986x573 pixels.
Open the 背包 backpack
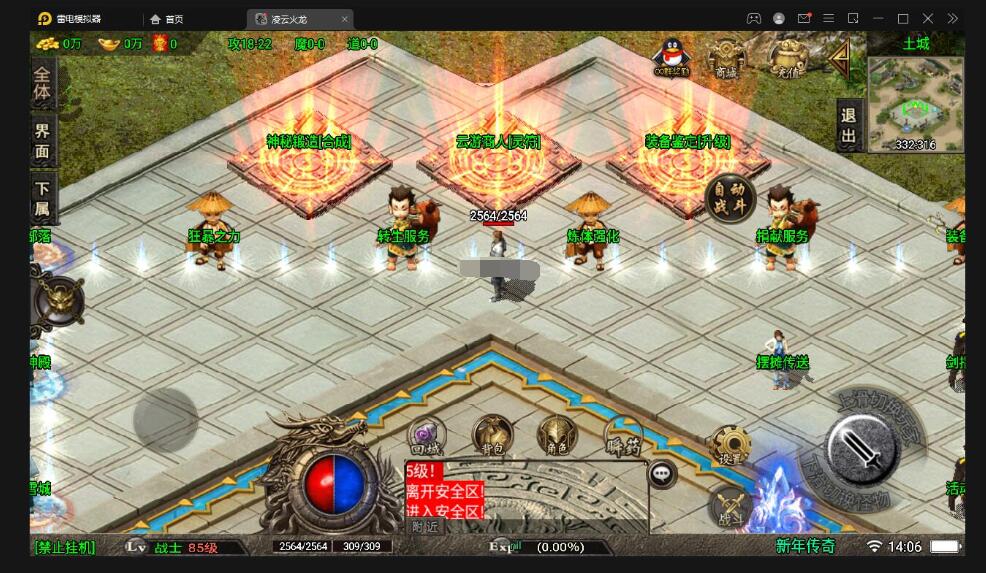pyautogui.click(x=492, y=437)
